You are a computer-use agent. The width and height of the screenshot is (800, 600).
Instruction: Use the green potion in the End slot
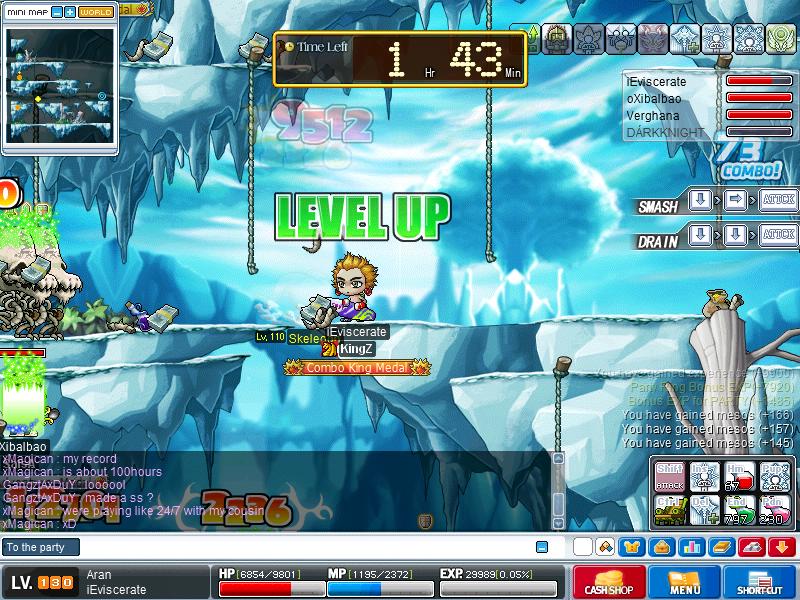pos(739,510)
